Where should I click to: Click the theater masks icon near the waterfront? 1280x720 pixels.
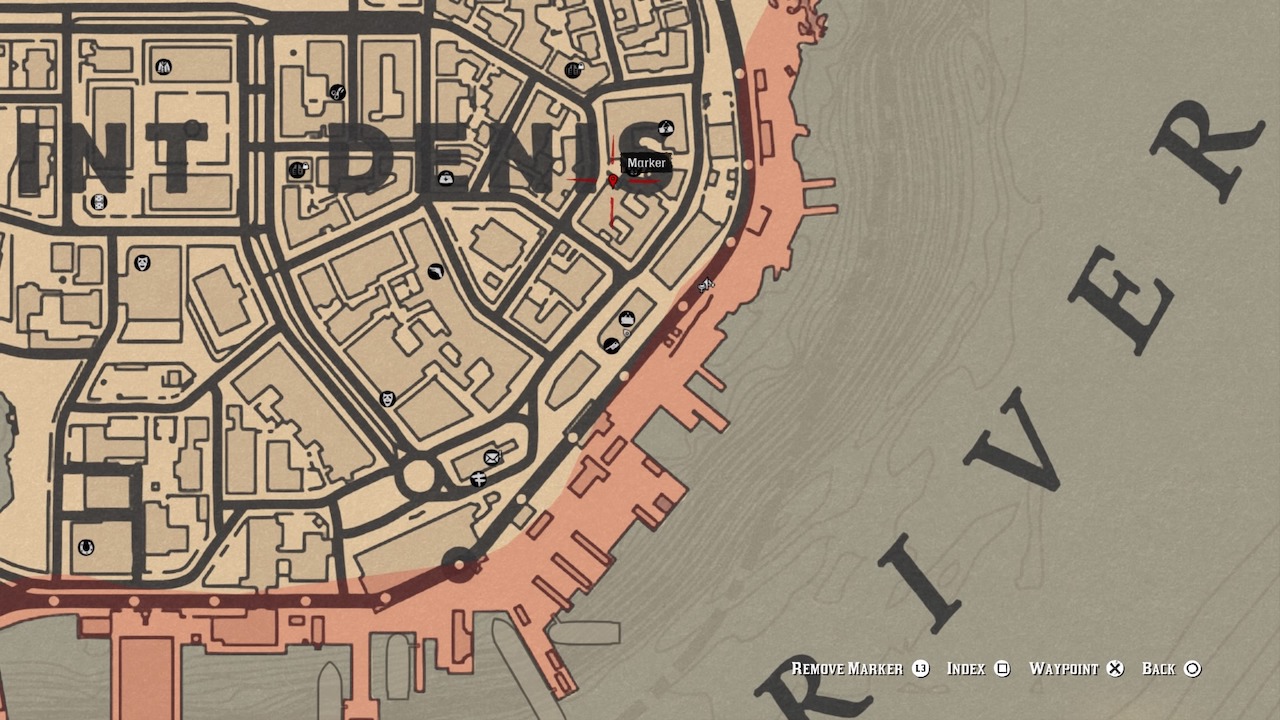387,397
